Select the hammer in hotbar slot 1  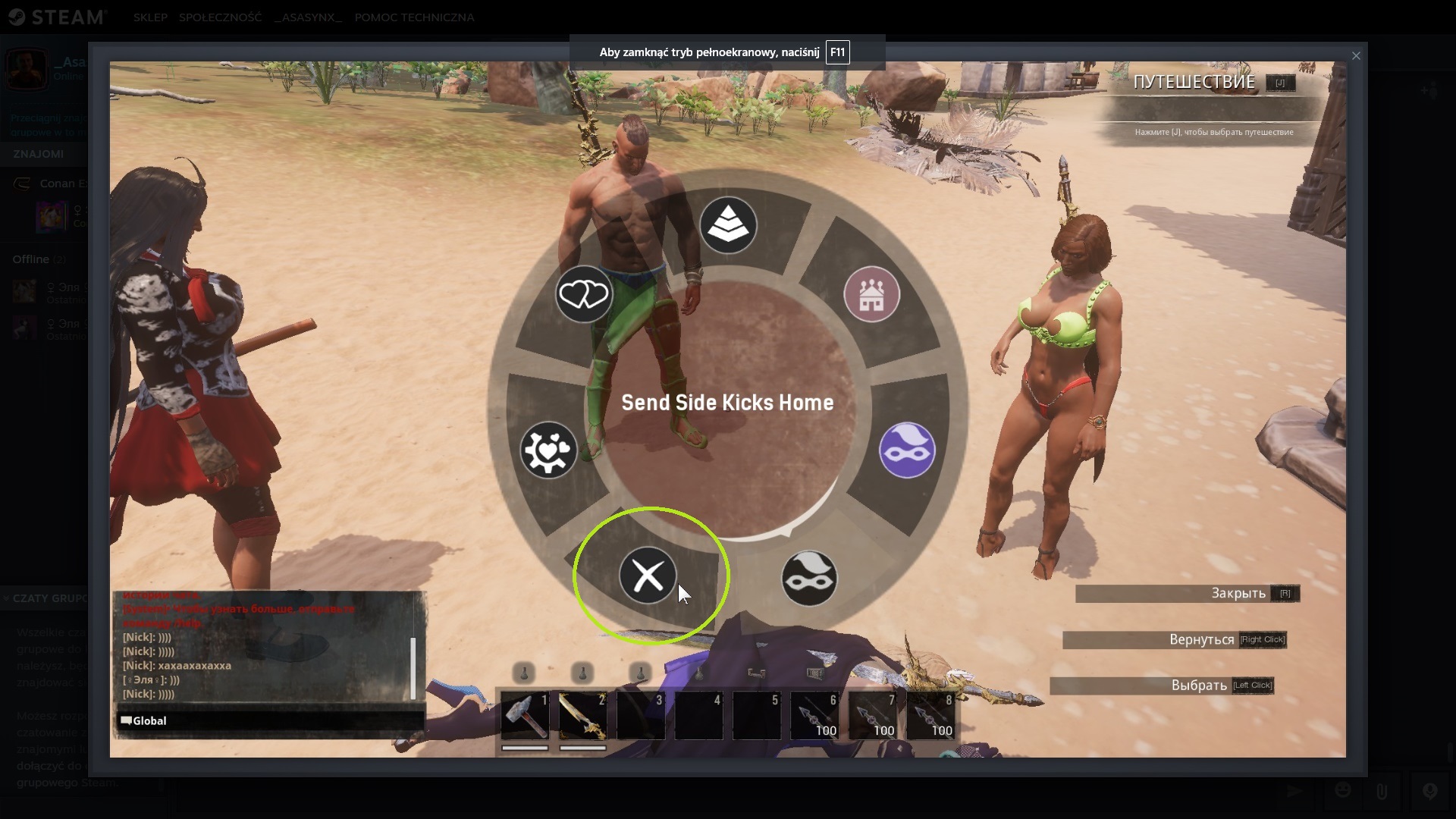(x=525, y=716)
